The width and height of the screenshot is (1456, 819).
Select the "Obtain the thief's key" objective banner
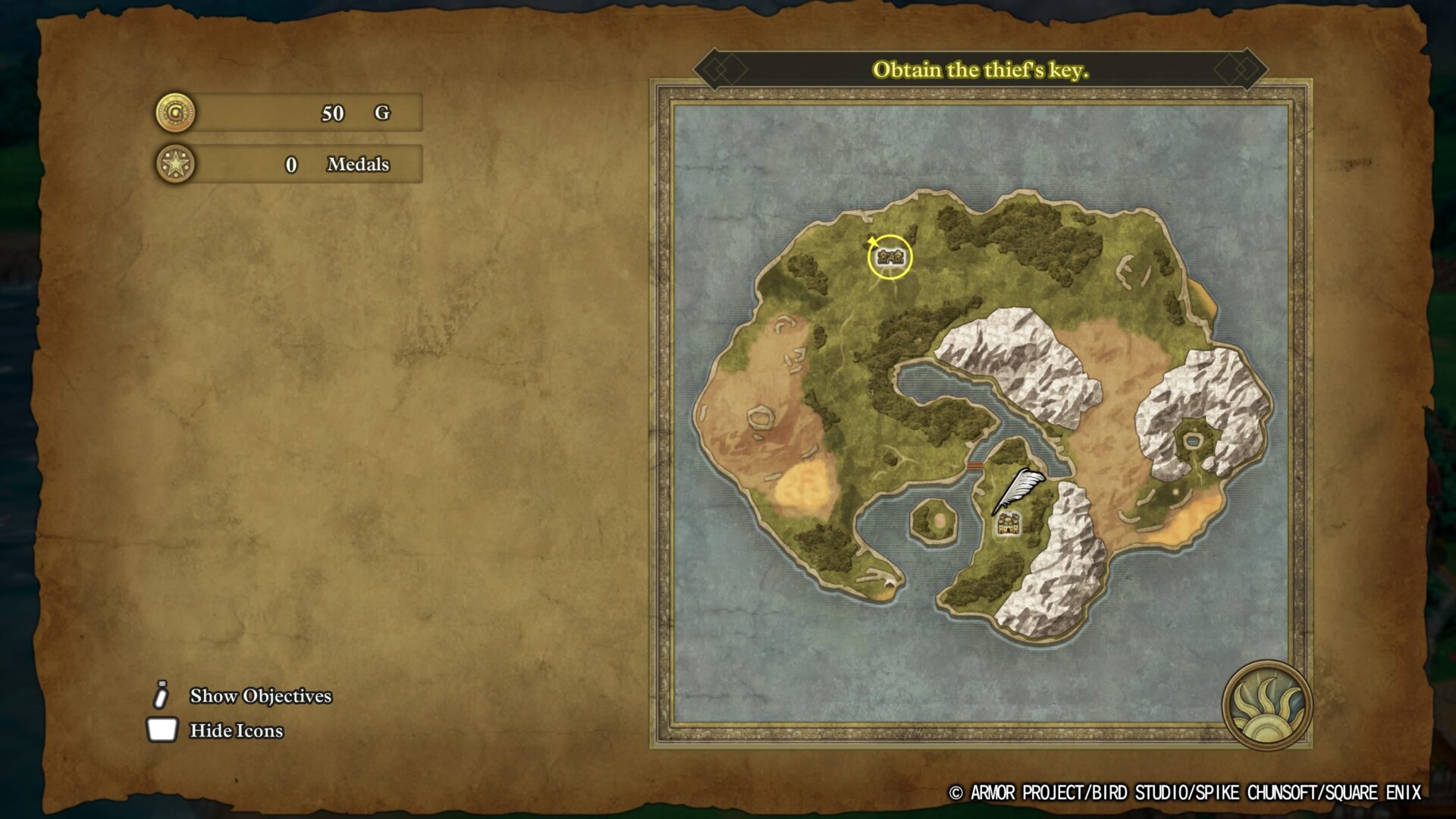click(981, 71)
